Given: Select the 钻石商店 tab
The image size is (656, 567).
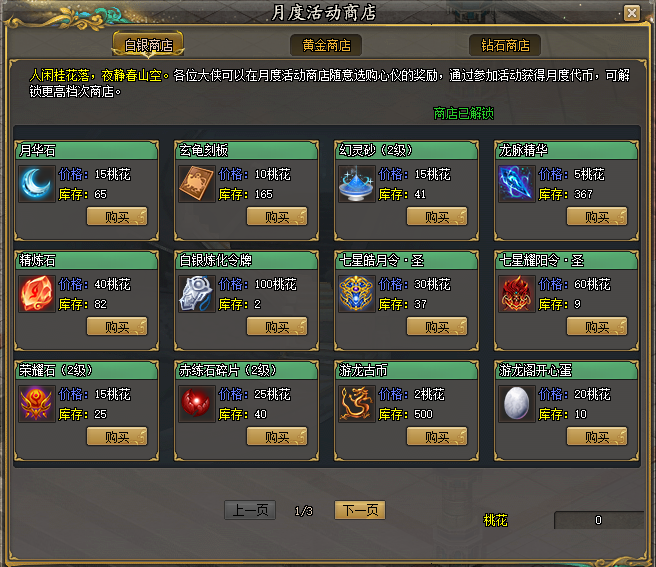Looking at the screenshot, I should coord(505,46).
